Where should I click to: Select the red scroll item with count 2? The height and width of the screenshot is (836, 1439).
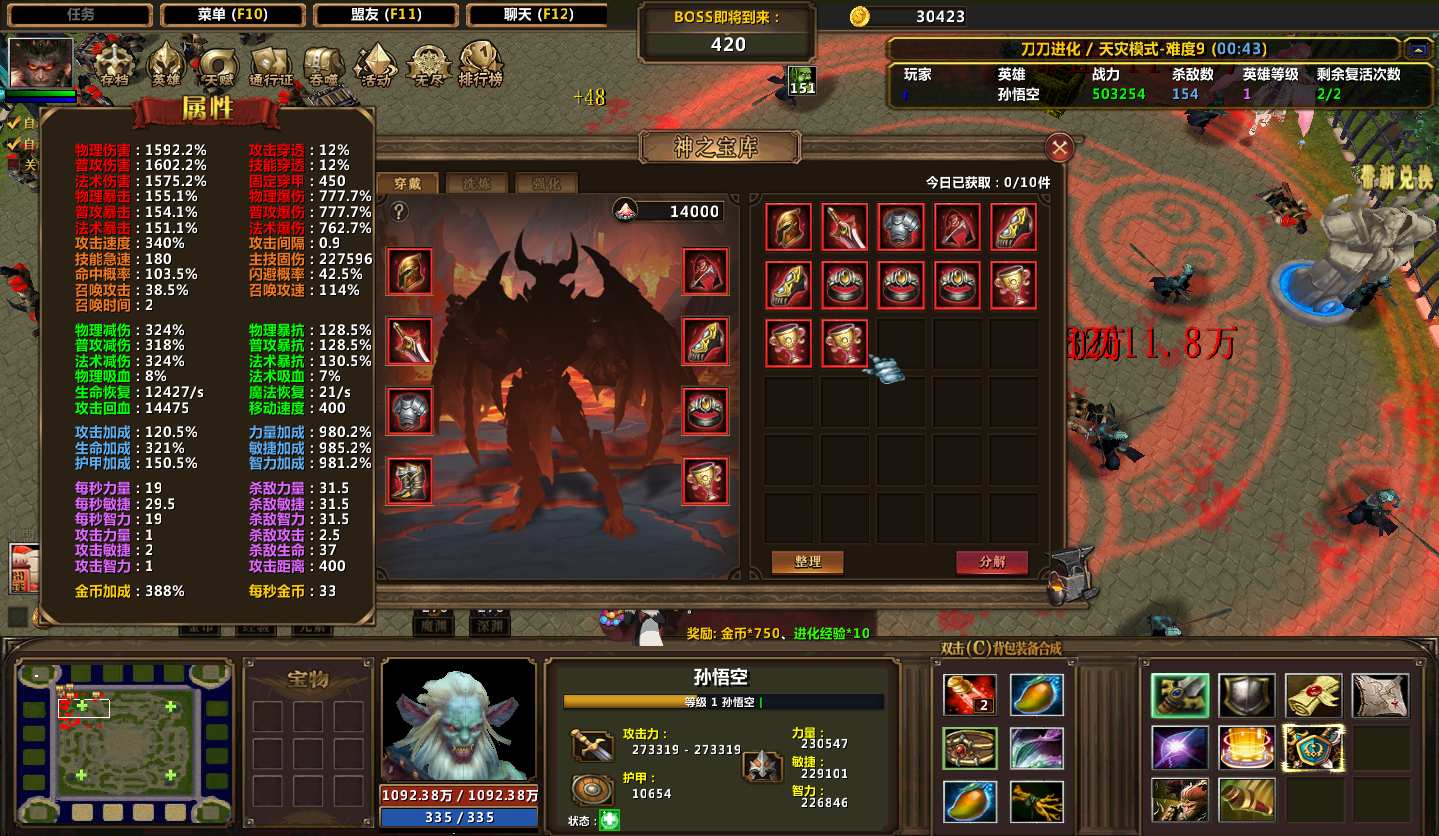(969, 695)
